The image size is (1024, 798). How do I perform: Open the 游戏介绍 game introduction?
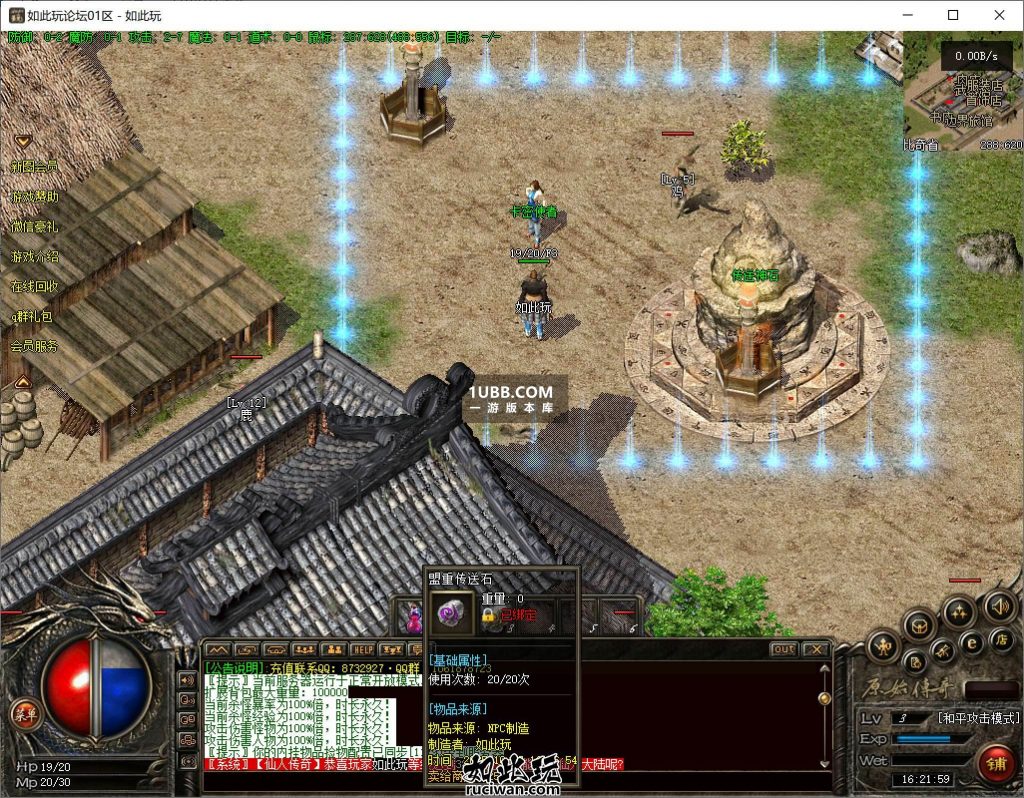[34, 257]
